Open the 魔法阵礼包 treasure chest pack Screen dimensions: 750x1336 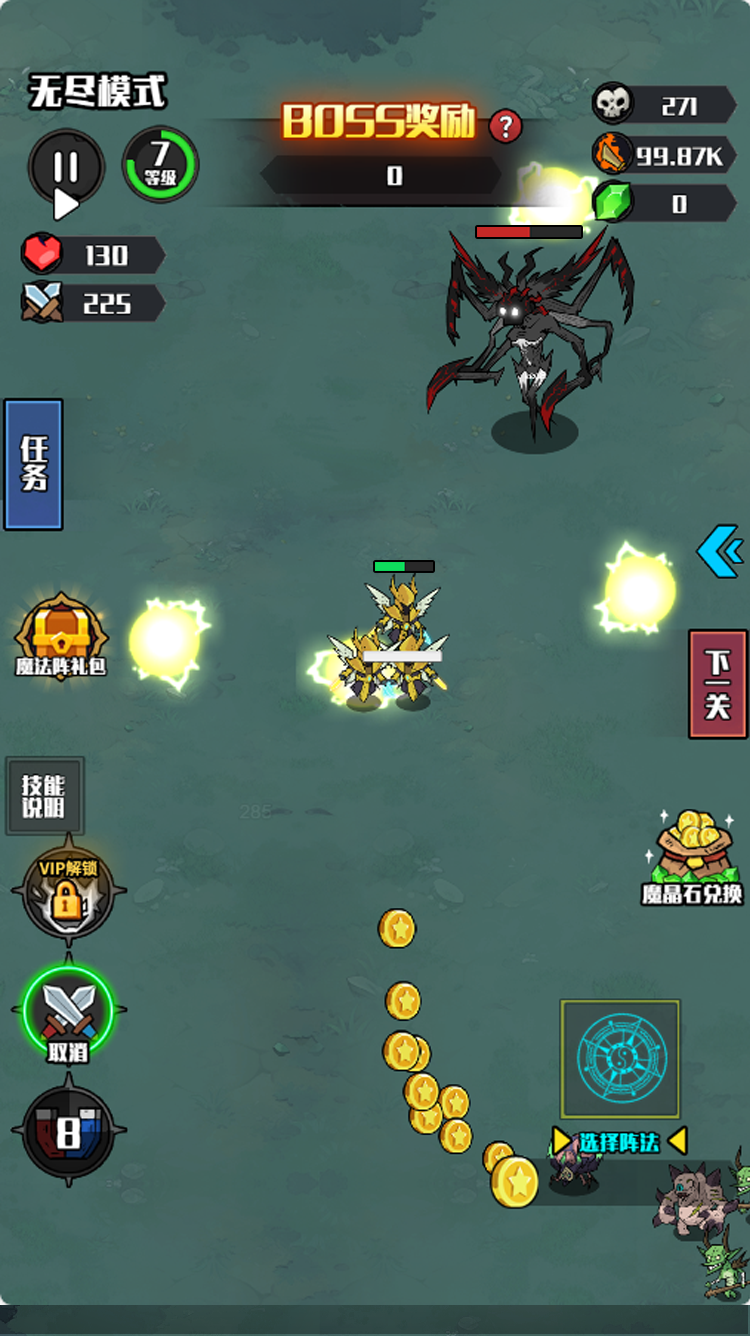click(60, 637)
